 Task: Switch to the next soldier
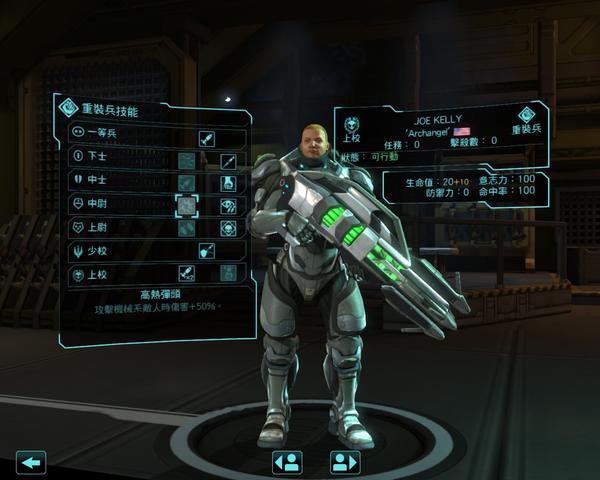(344, 461)
